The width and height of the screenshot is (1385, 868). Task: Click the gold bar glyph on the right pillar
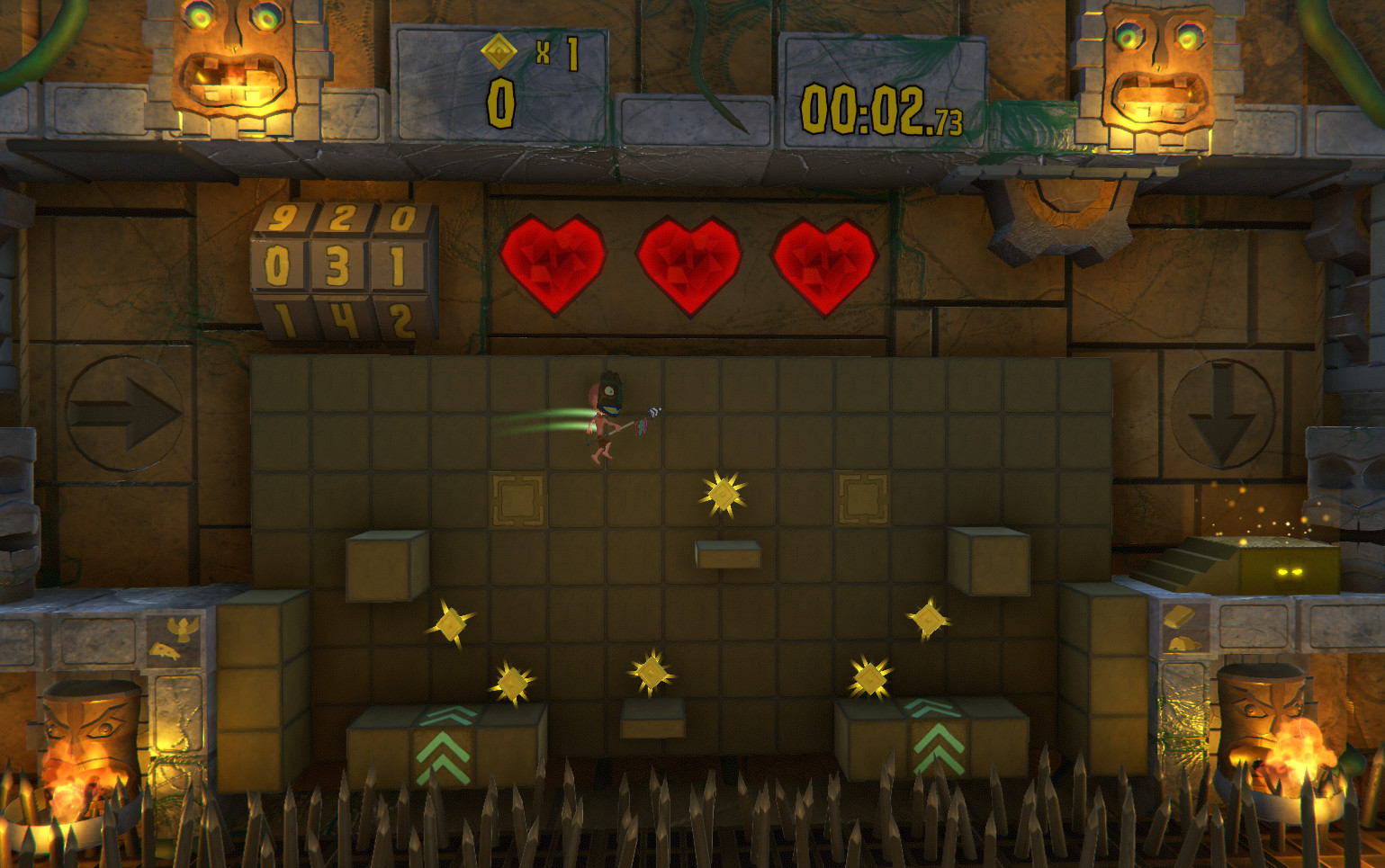click(x=1179, y=616)
